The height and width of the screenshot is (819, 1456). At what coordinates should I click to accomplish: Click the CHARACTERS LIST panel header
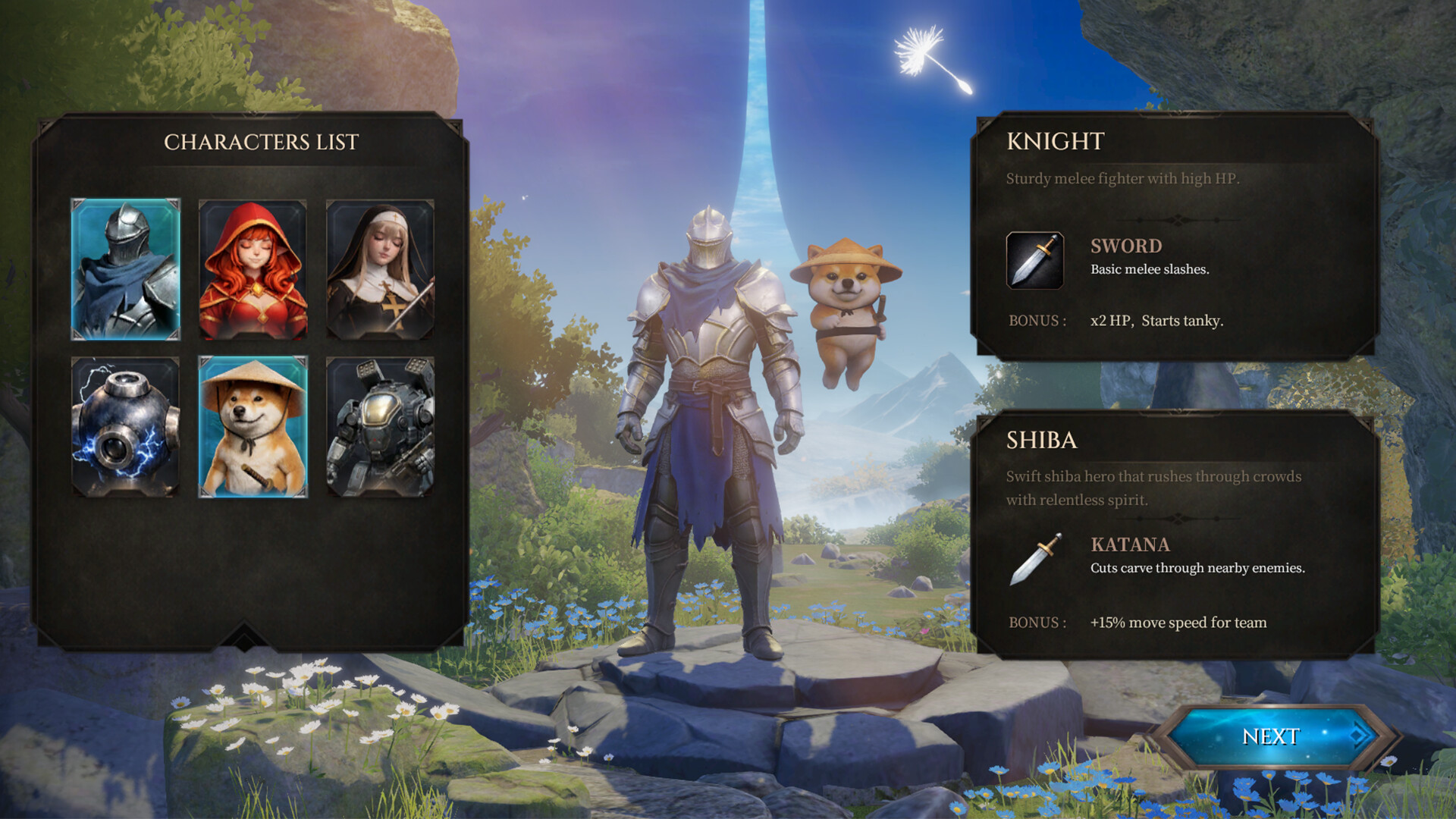263,141
